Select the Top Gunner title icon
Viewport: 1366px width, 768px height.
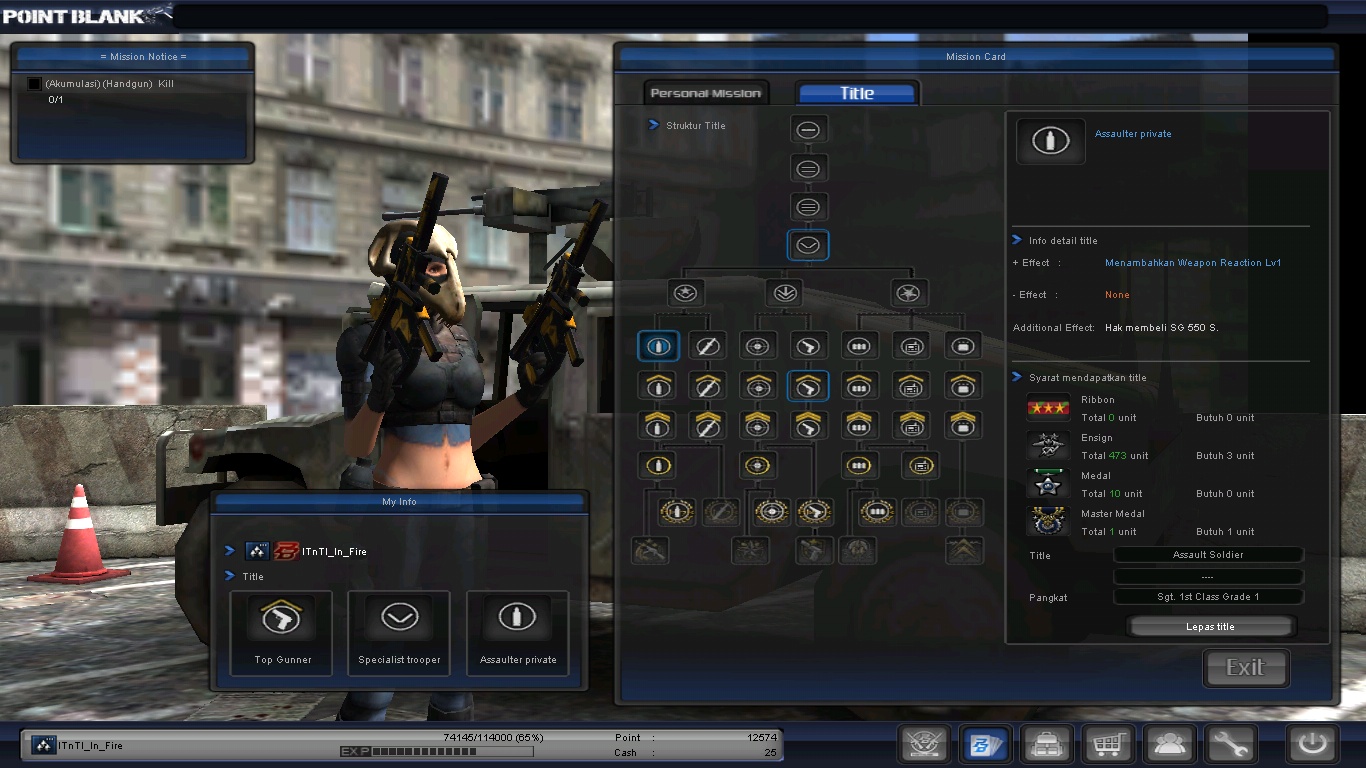coord(281,617)
